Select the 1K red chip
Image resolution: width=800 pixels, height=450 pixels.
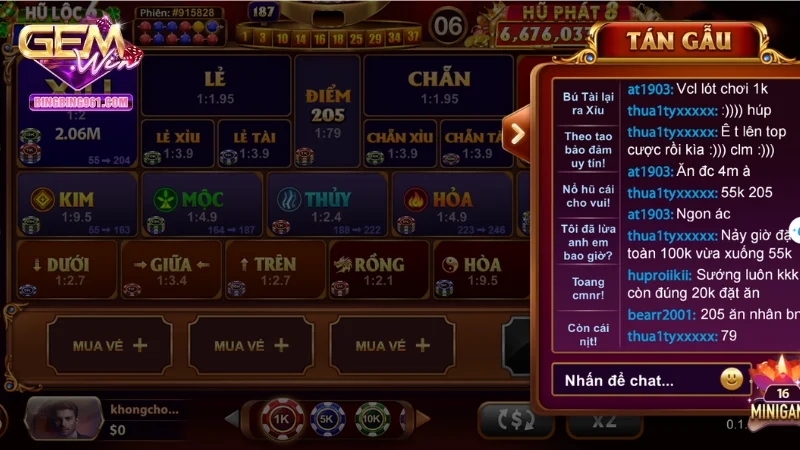pyautogui.click(x=281, y=420)
